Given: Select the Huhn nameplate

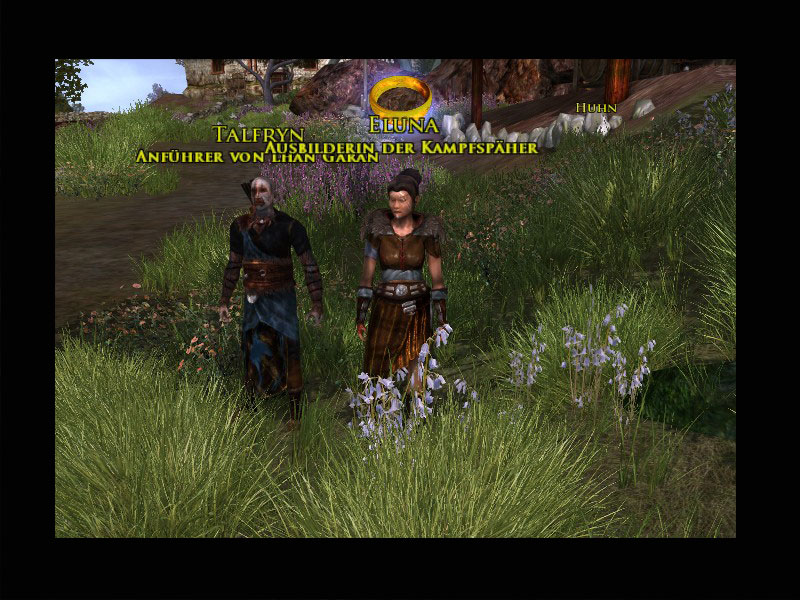Looking at the screenshot, I should [596, 107].
